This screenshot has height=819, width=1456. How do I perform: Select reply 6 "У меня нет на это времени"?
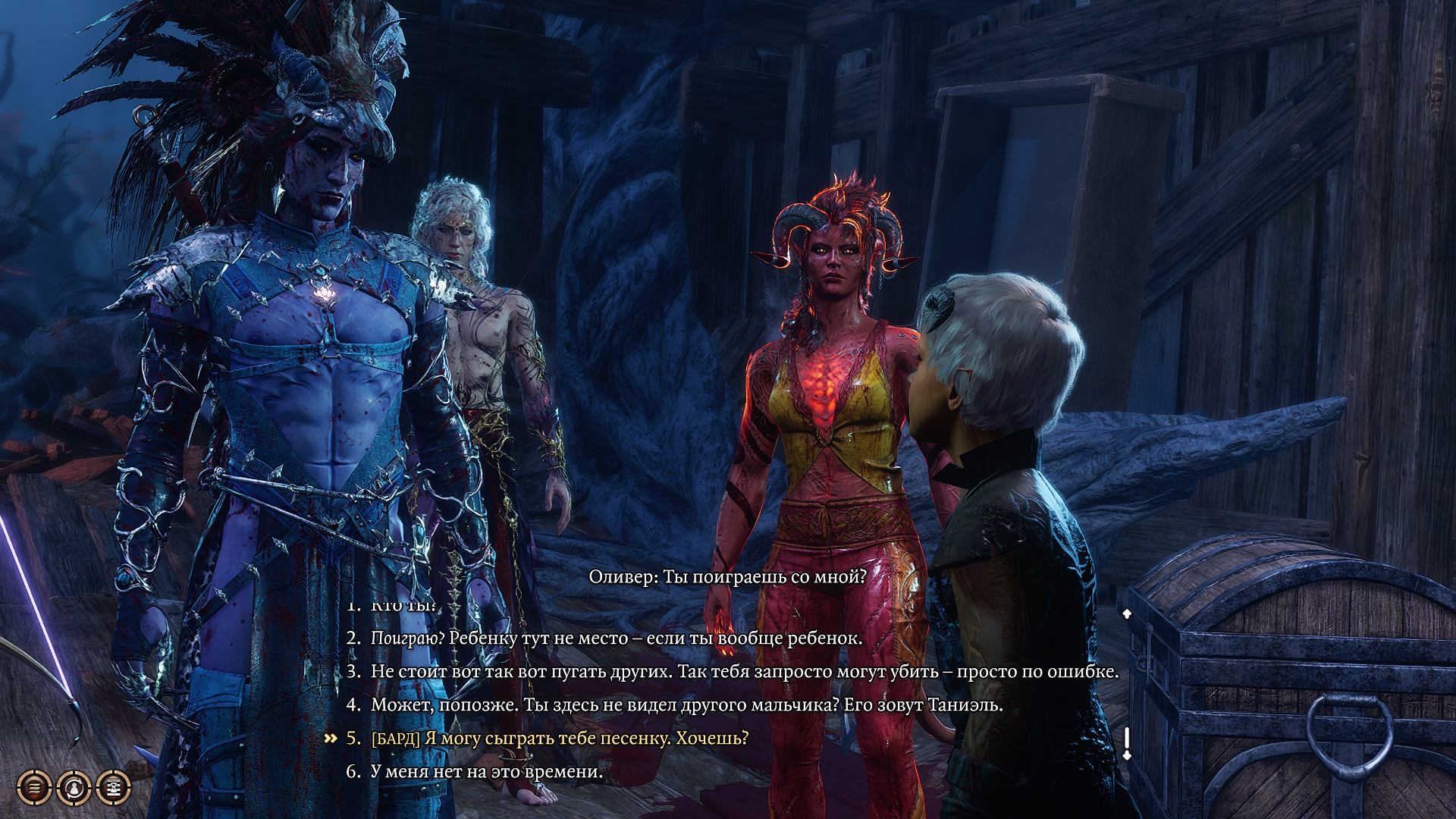[486, 772]
